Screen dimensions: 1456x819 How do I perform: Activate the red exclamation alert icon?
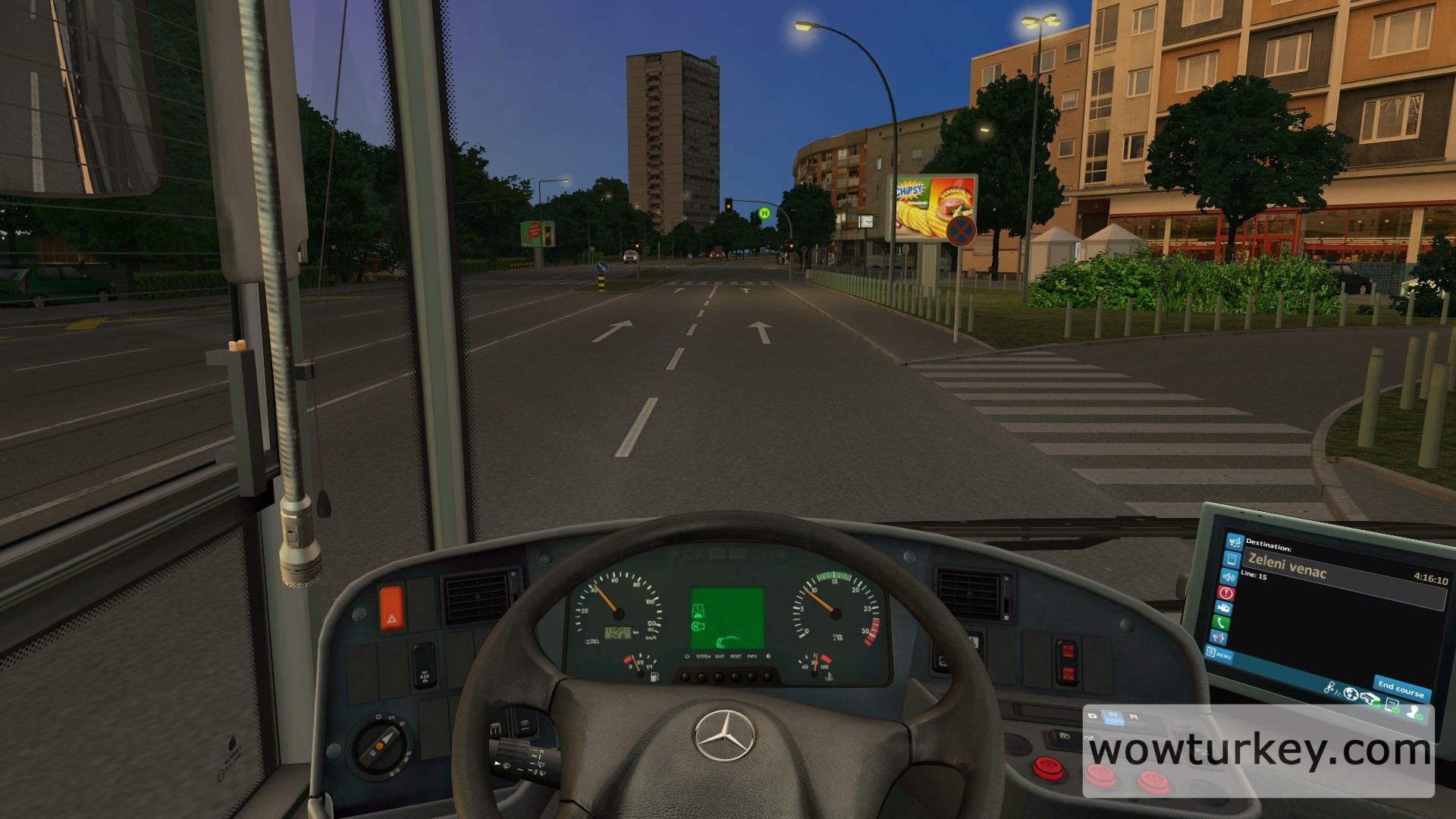click(1226, 593)
